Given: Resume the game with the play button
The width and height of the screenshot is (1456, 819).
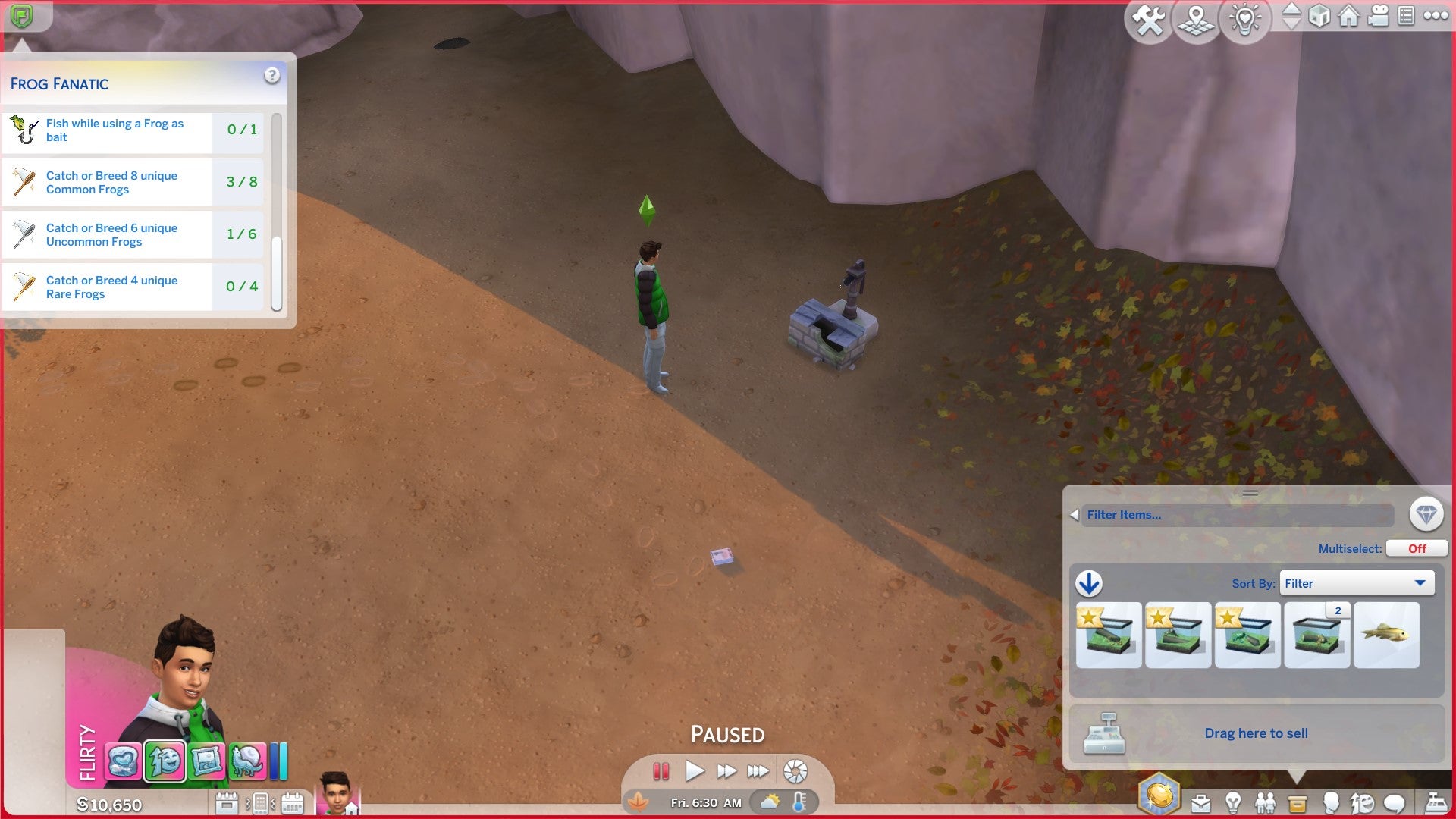Looking at the screenshot, I should click(x=695, y=770).
